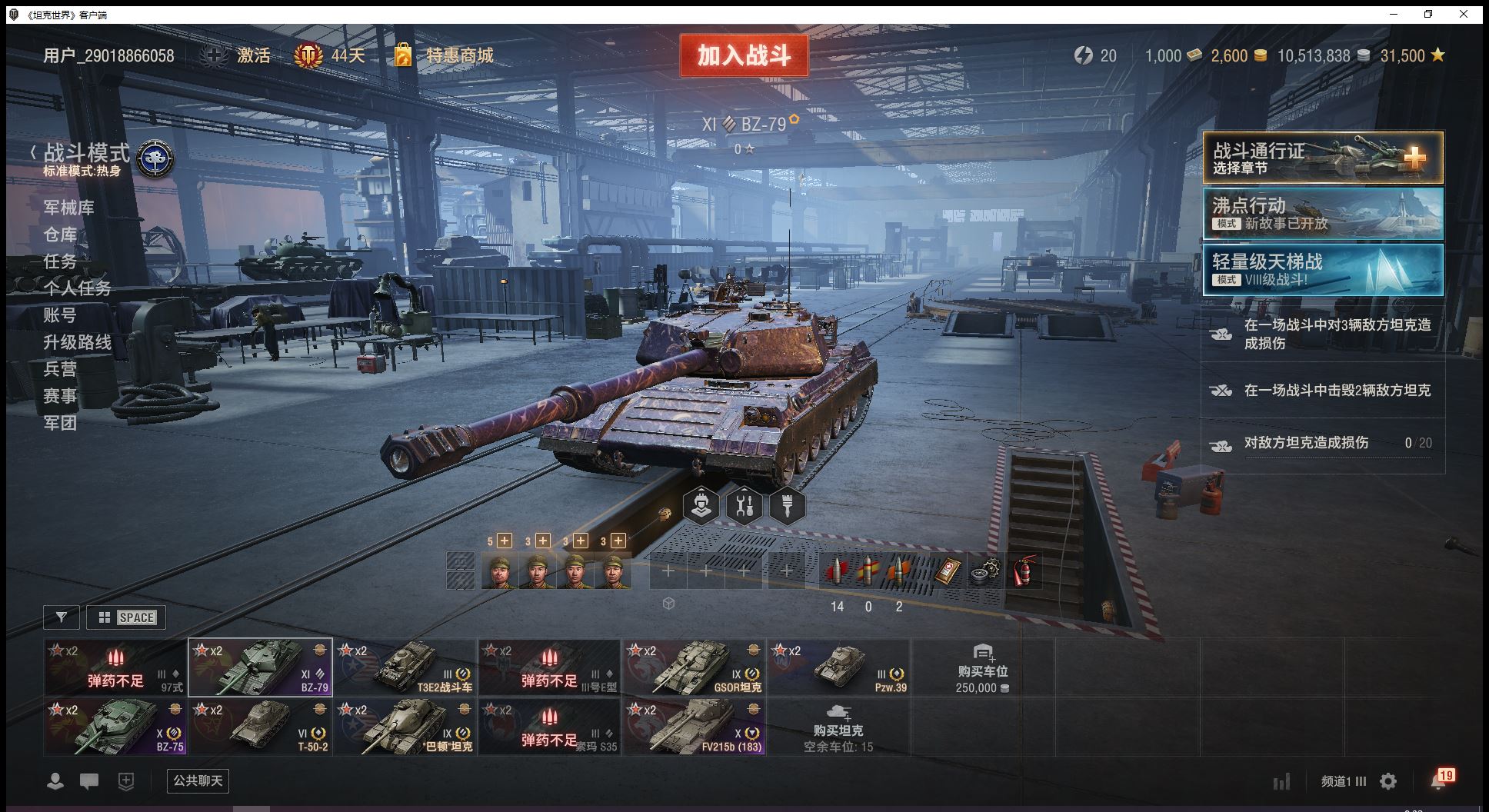Open the tank carousel filter funnel
The height and width of the screenshot is (812, 1489).
click(62, 617)
